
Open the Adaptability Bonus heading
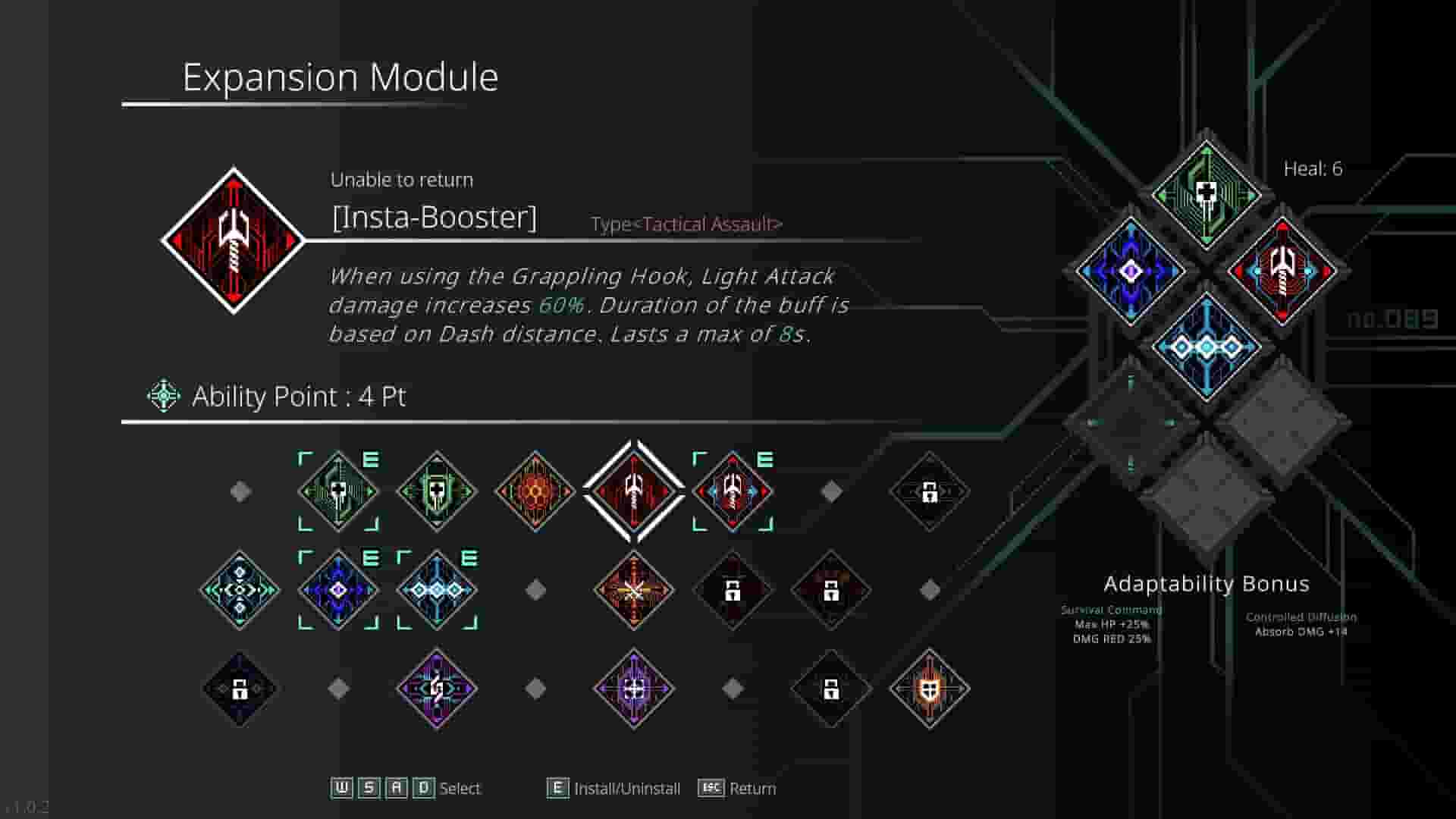(1207, 584)
